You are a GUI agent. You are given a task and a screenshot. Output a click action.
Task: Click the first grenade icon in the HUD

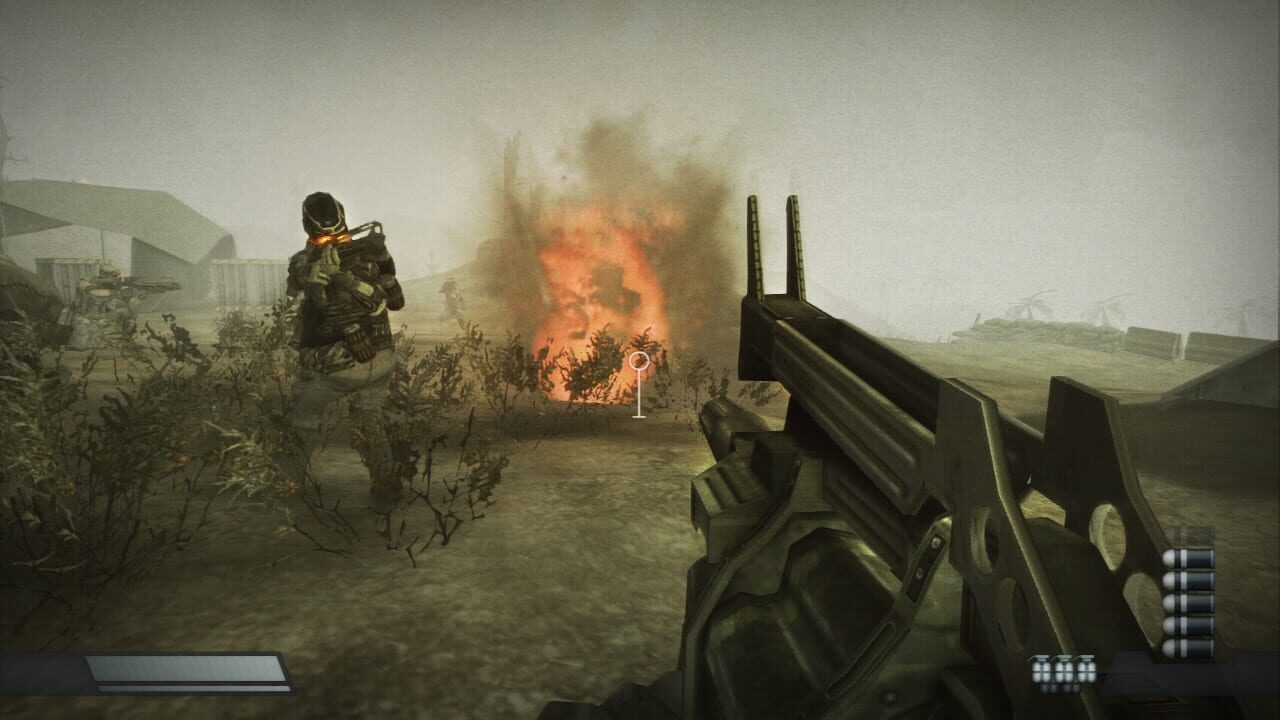pyautogui.click(x=1042, y=667)
